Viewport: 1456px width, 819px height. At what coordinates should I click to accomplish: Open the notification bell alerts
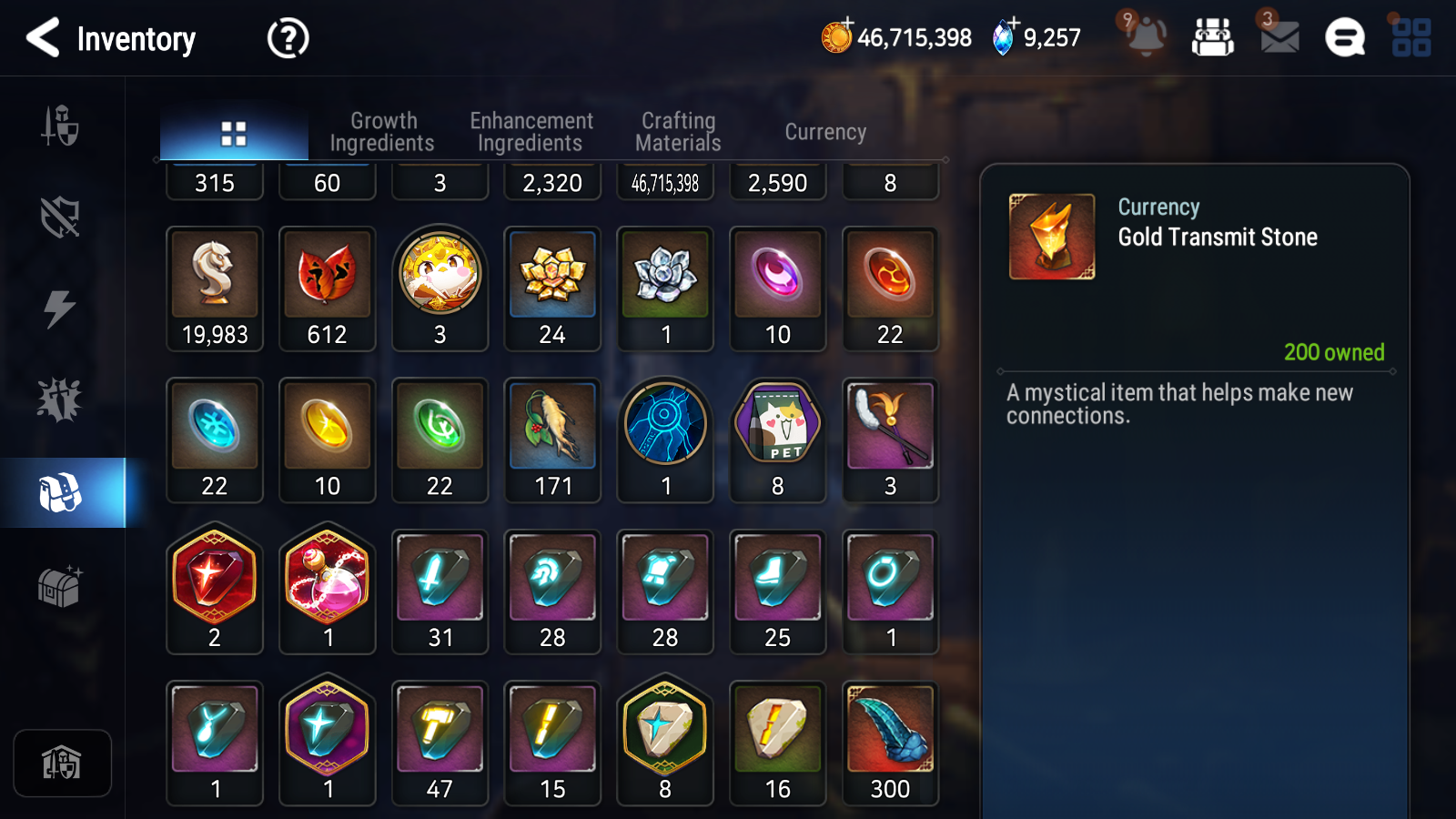click(1145, 36)
